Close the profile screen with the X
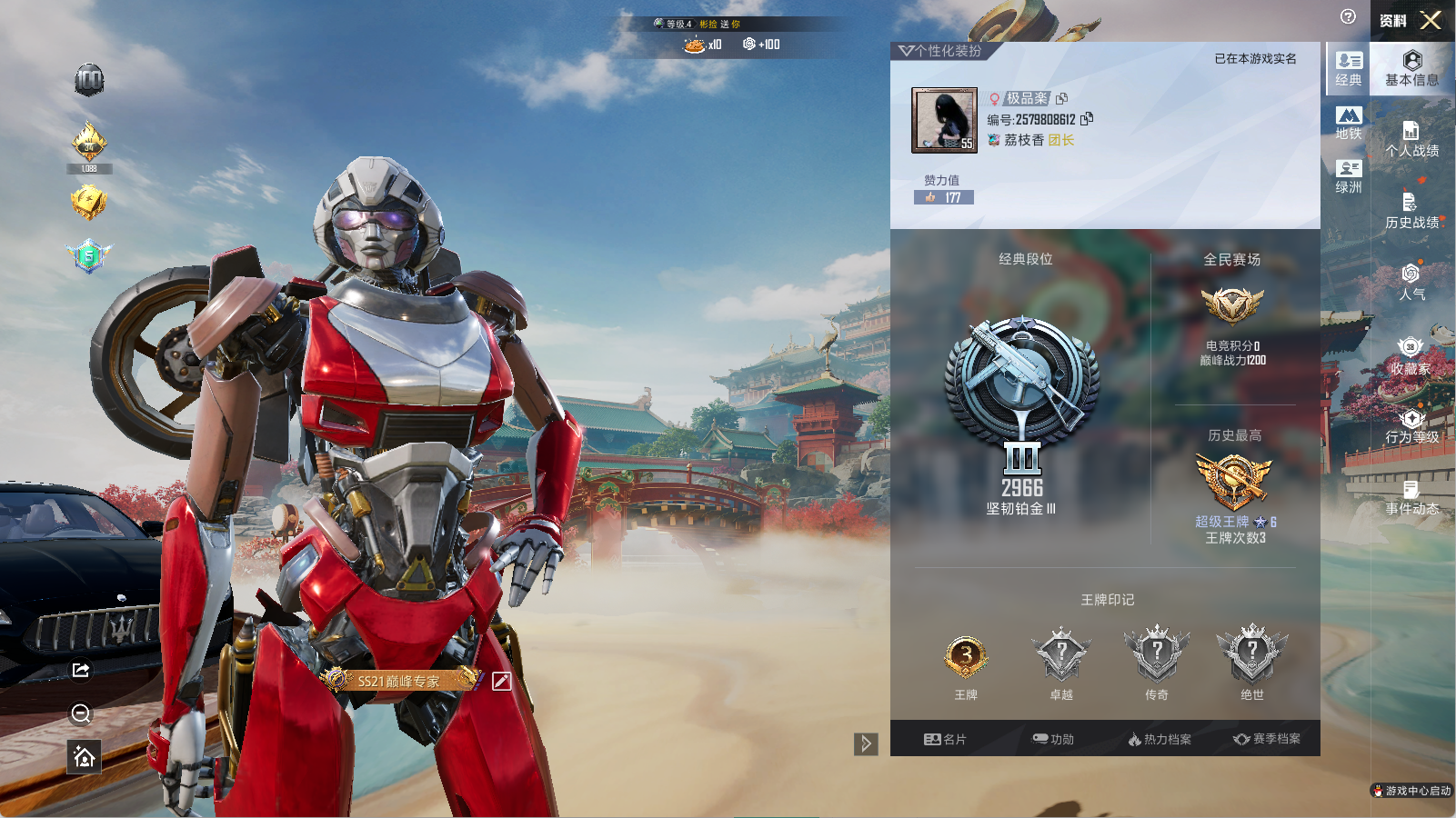The width and height of the screenshot is (1456, 818). pyautogui.click(x=1431, y=20)
